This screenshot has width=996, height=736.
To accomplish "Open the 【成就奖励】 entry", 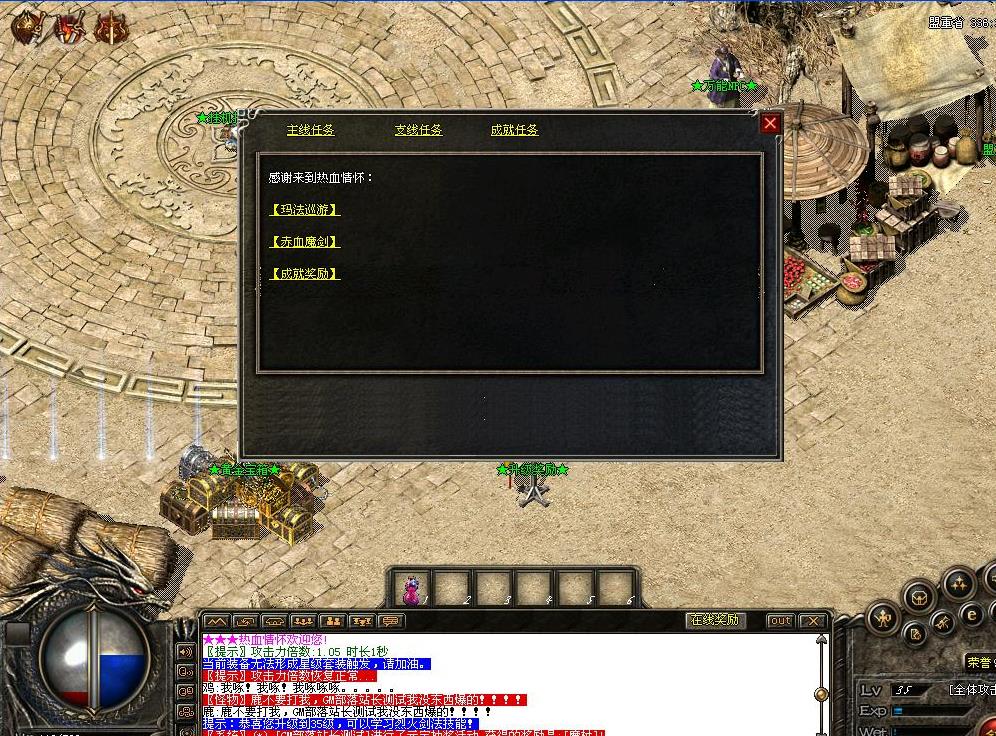I will point(305,273).
